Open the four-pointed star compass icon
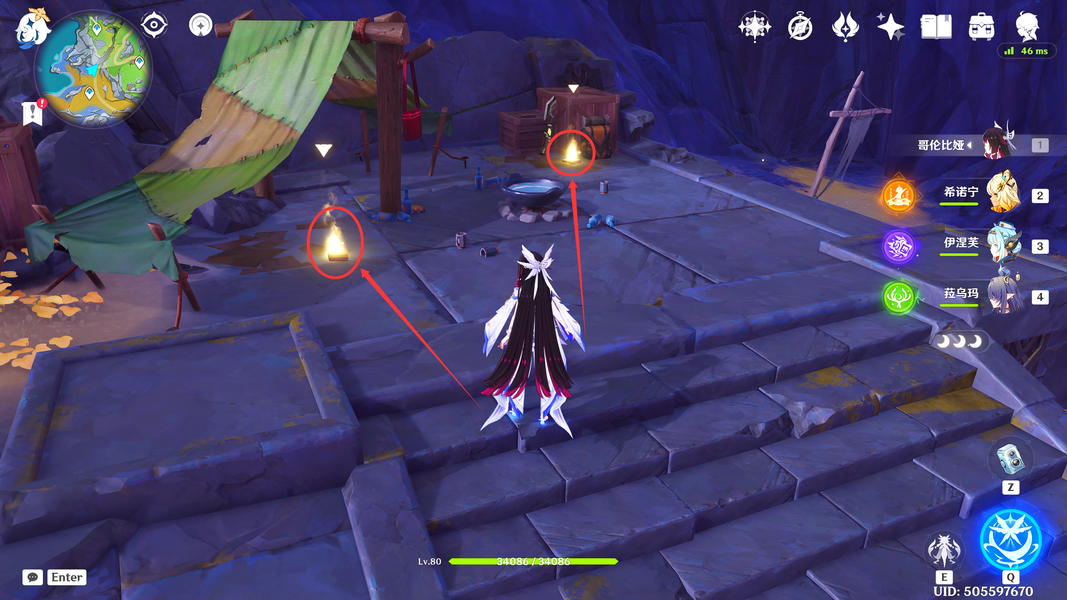This screenshot has width=1067, height=600. [754, 26]
